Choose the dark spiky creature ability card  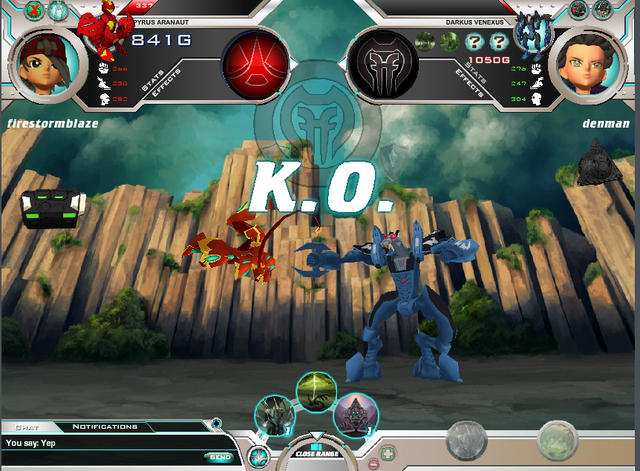pos(273,415)
